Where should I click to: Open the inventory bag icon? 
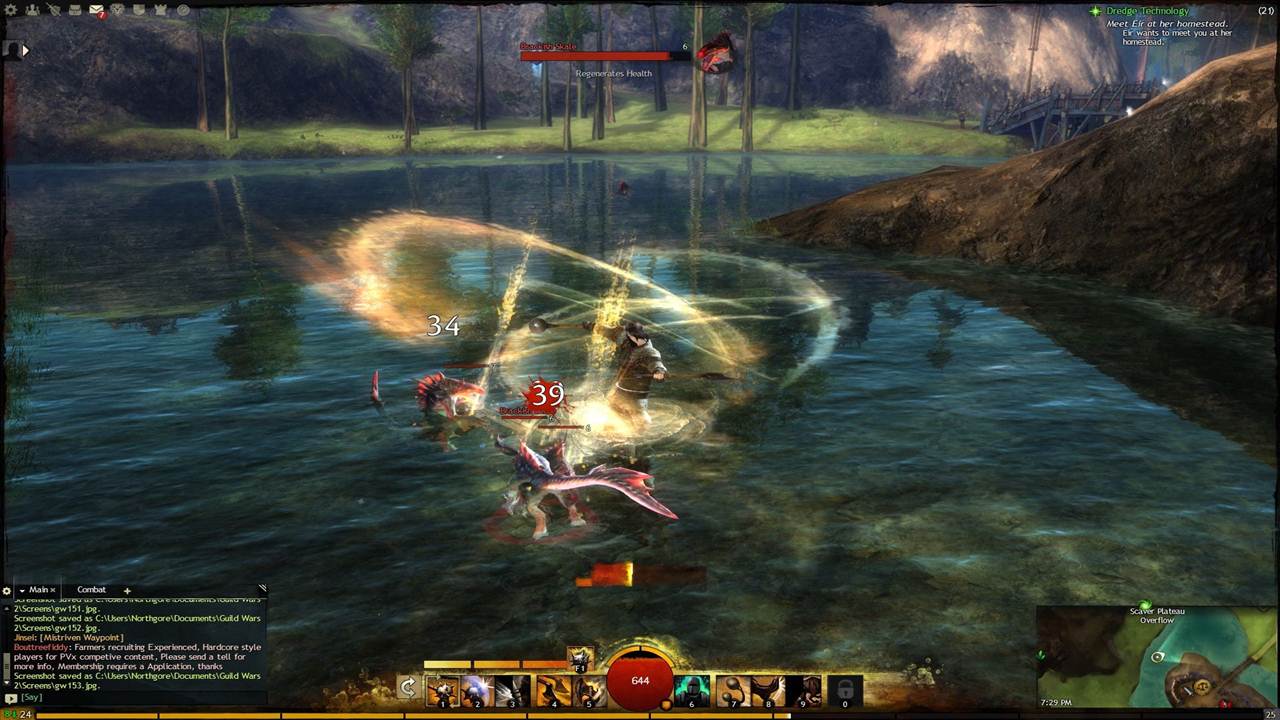[x=75, y=10]
